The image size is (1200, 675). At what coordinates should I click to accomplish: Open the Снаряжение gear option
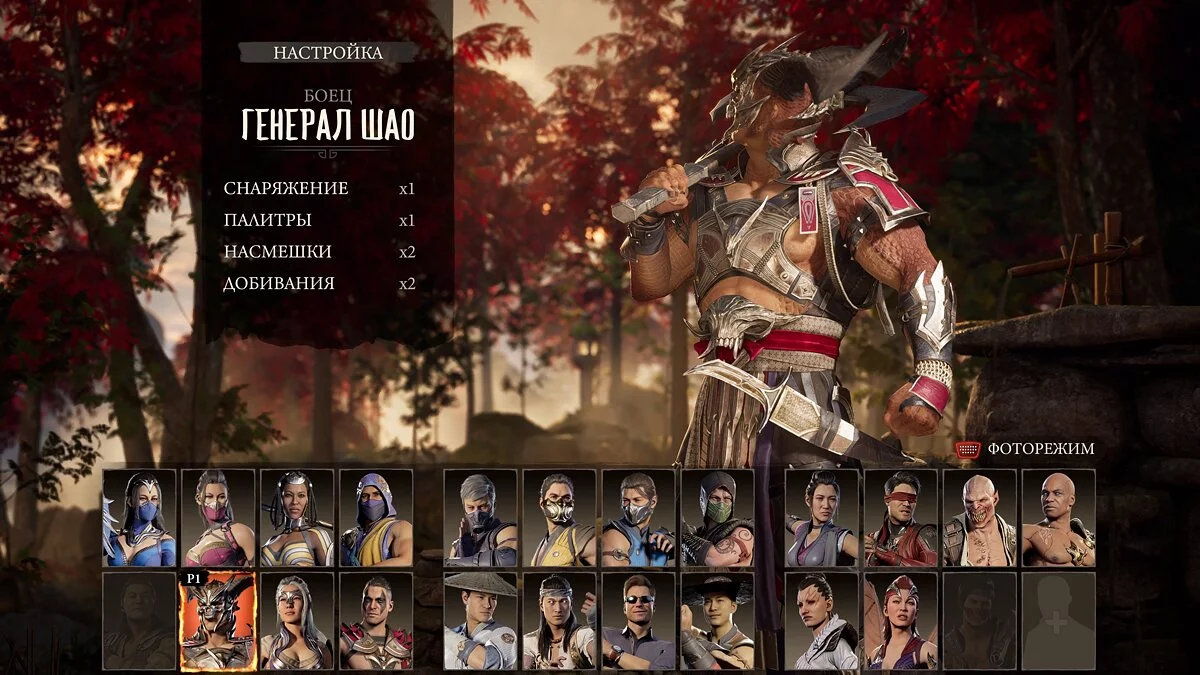coord(286,188)
